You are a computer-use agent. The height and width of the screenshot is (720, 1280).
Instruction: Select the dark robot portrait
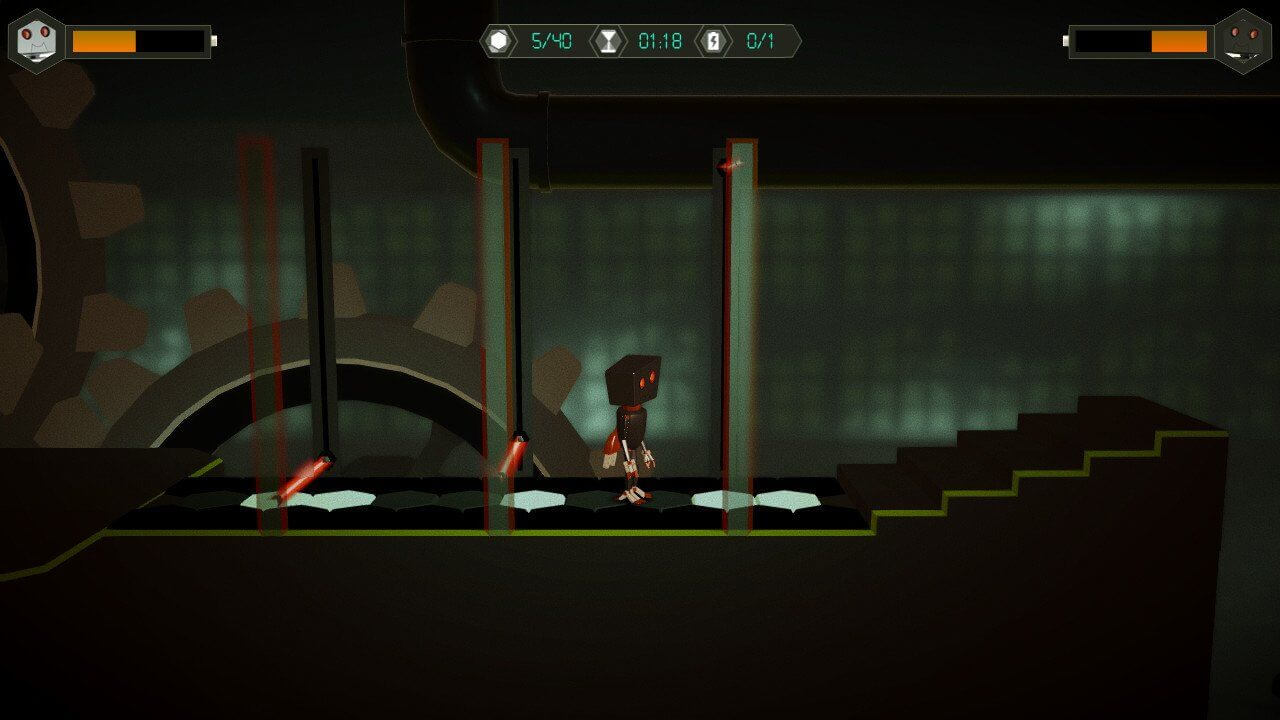click(1243, 41)
